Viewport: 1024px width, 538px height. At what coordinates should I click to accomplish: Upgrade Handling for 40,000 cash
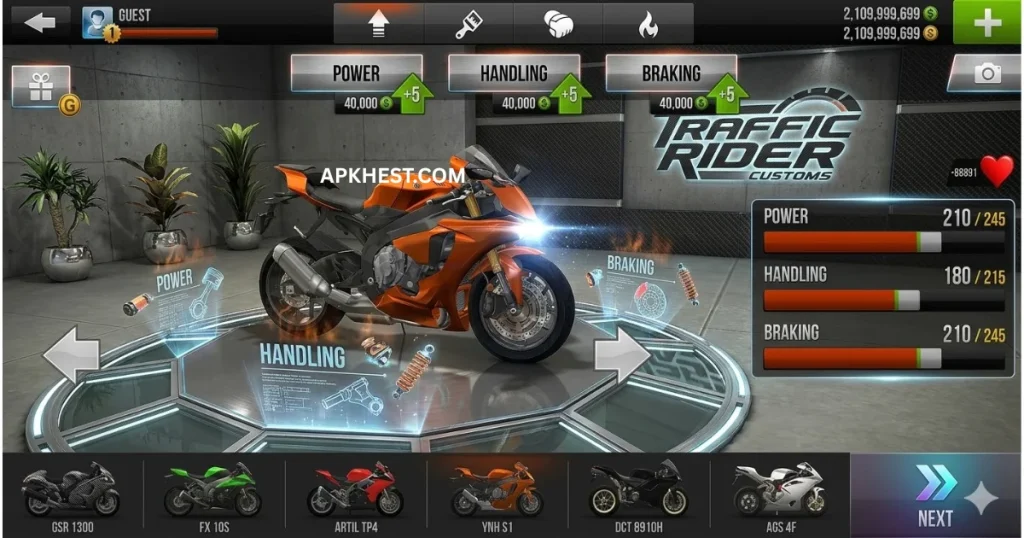click(515, 84)
